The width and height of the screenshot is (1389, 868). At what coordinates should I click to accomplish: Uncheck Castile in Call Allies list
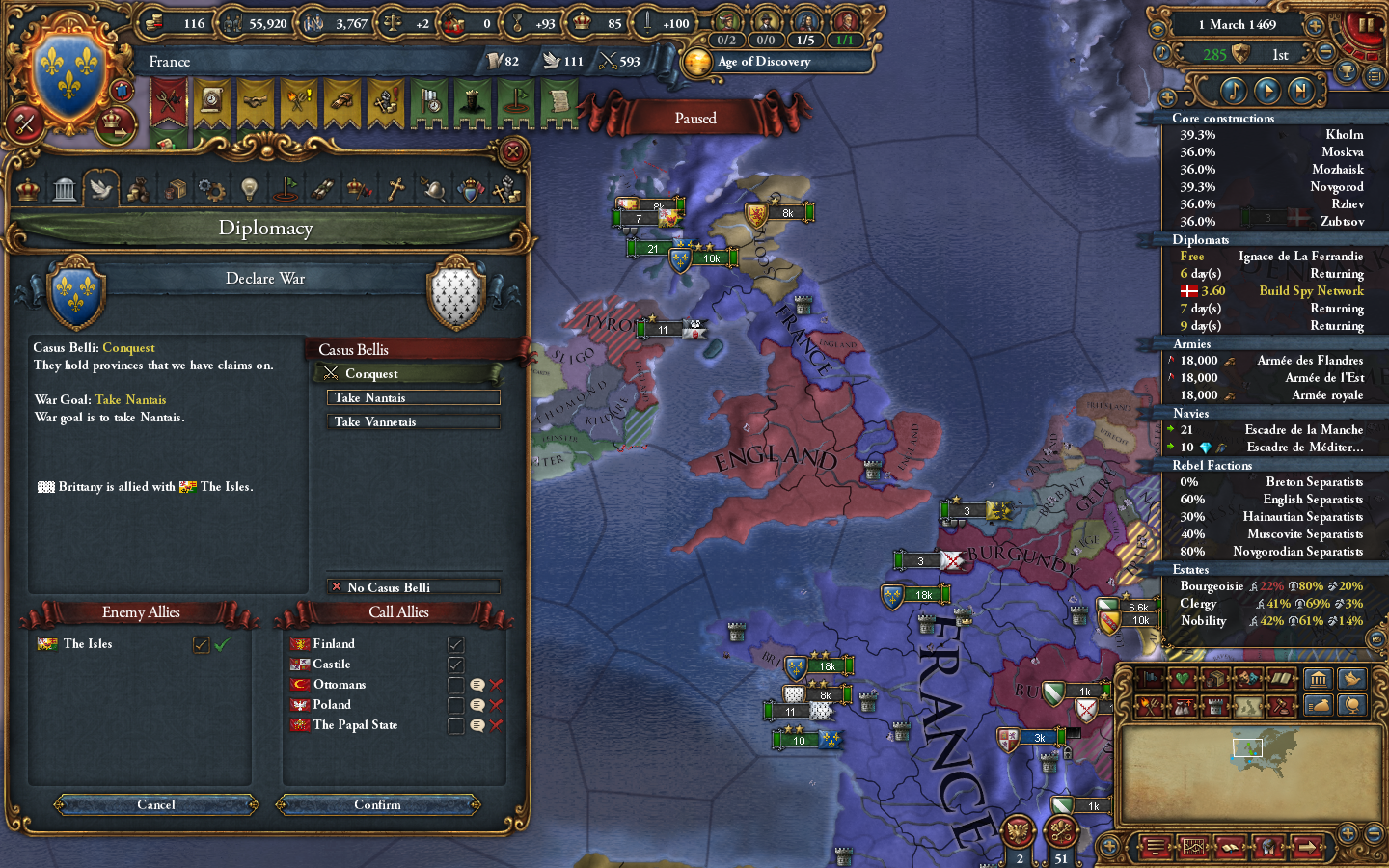[454, 664]
